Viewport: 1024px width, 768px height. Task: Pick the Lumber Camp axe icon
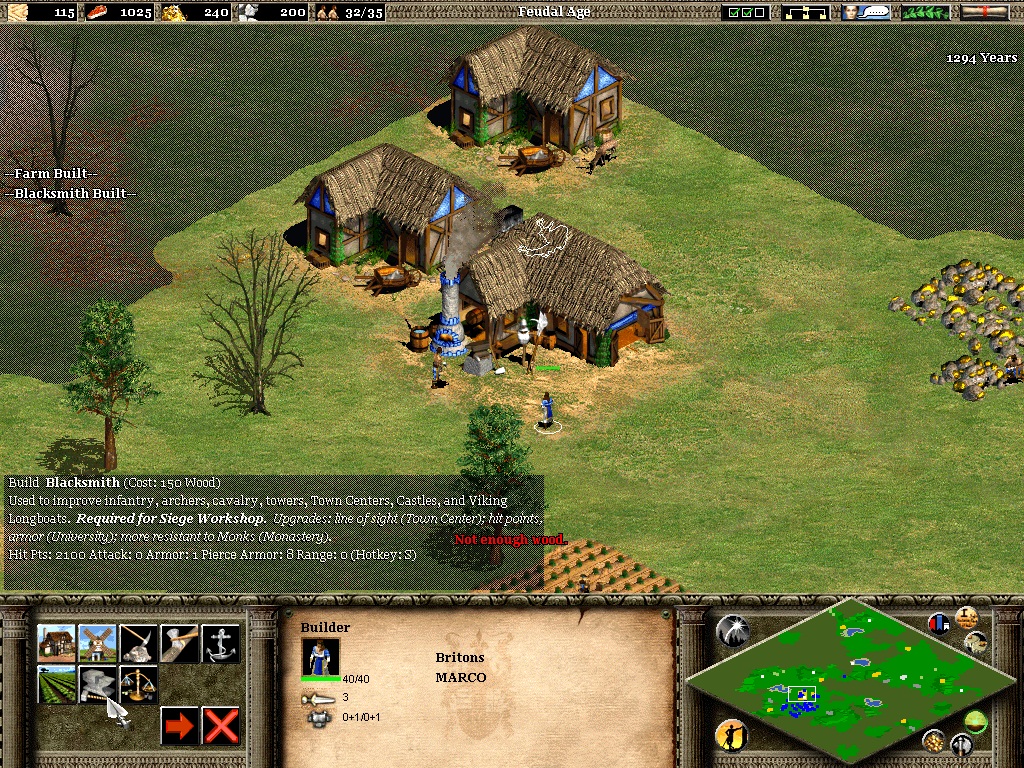click(180, 644)
